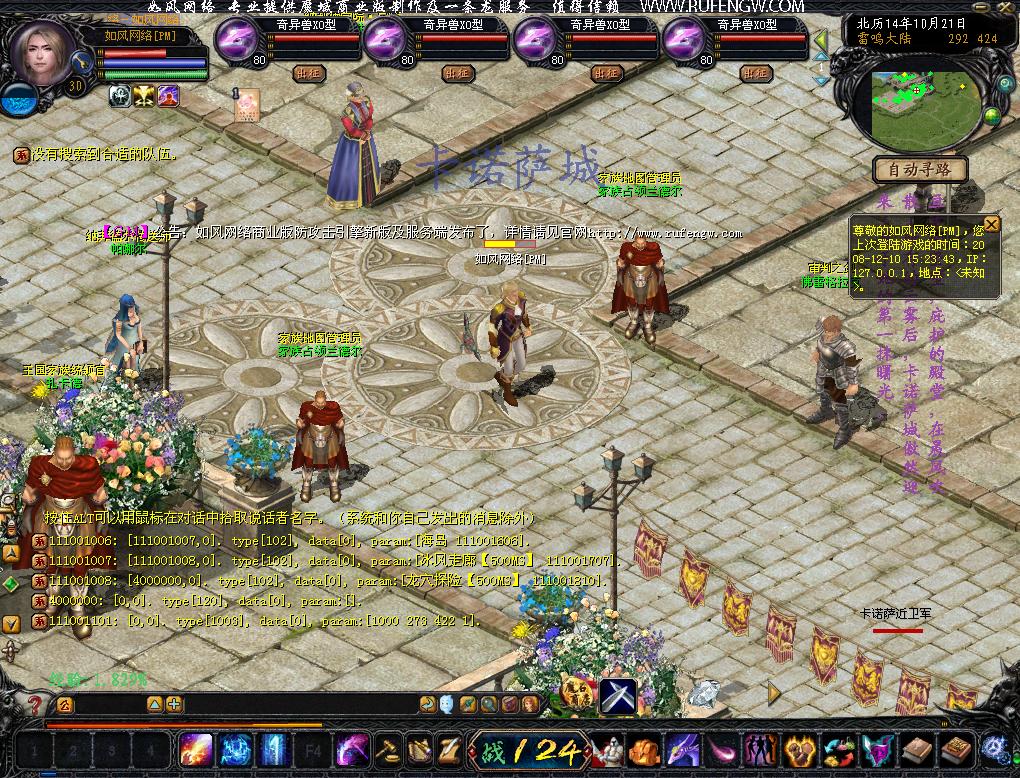Open the pink card item below the pet bar

pyautogui.click(x=247, y=105)
